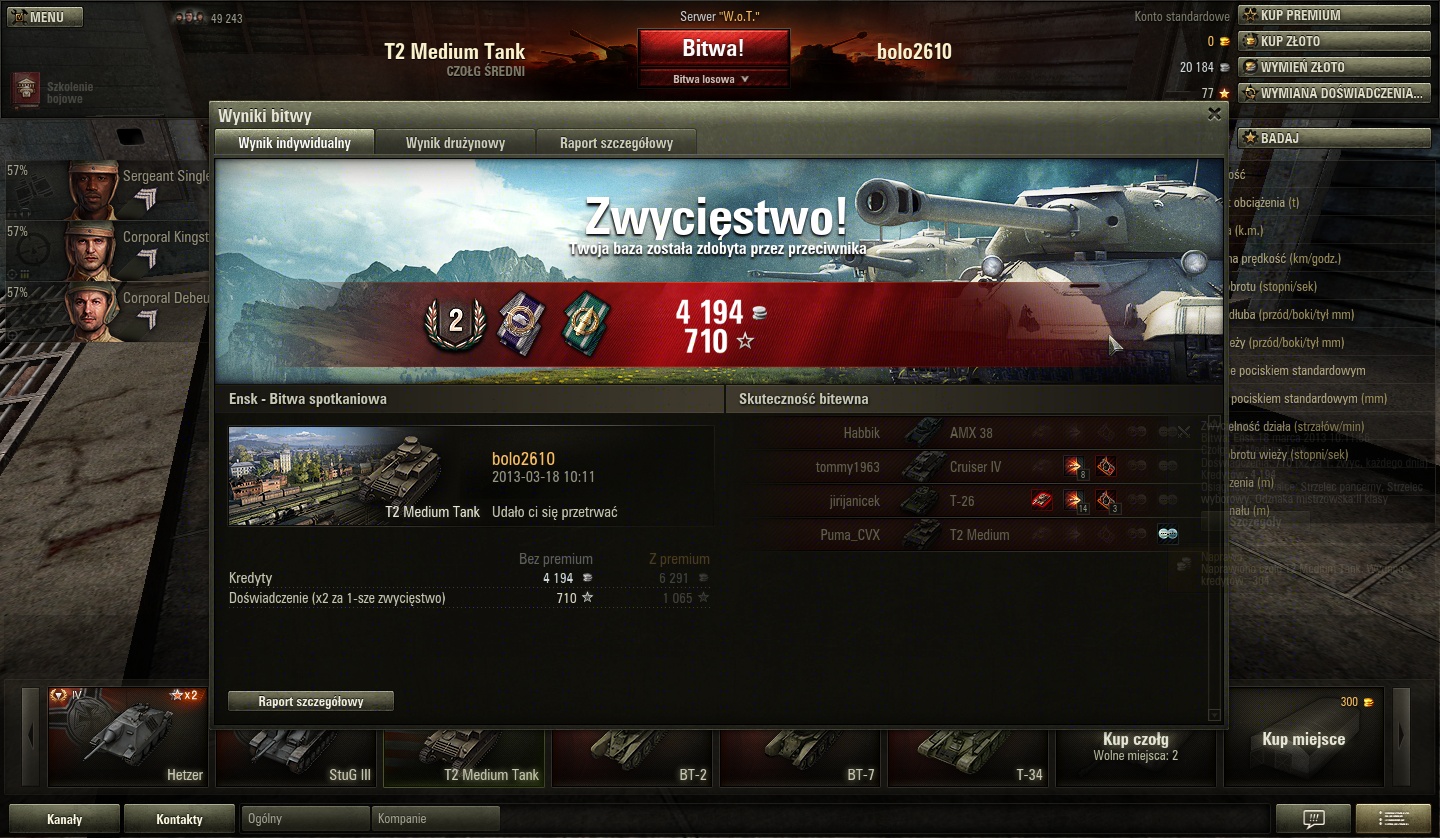1440x838 pixels.
Task: Buy a garage slot with Kup miejsce
Action: point(1303,739)
